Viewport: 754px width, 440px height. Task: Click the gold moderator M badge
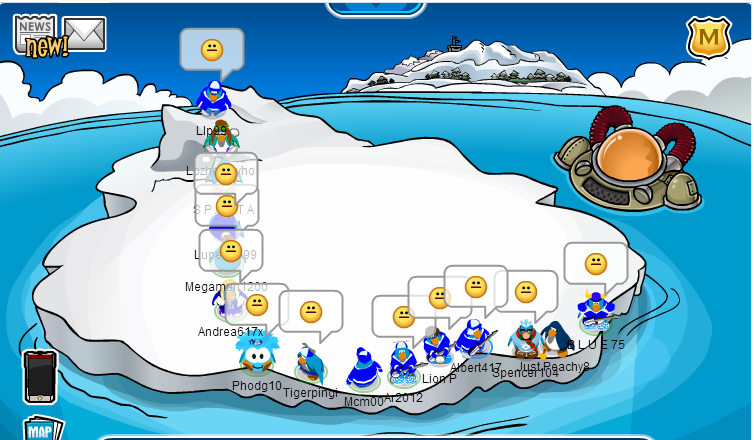708,39
